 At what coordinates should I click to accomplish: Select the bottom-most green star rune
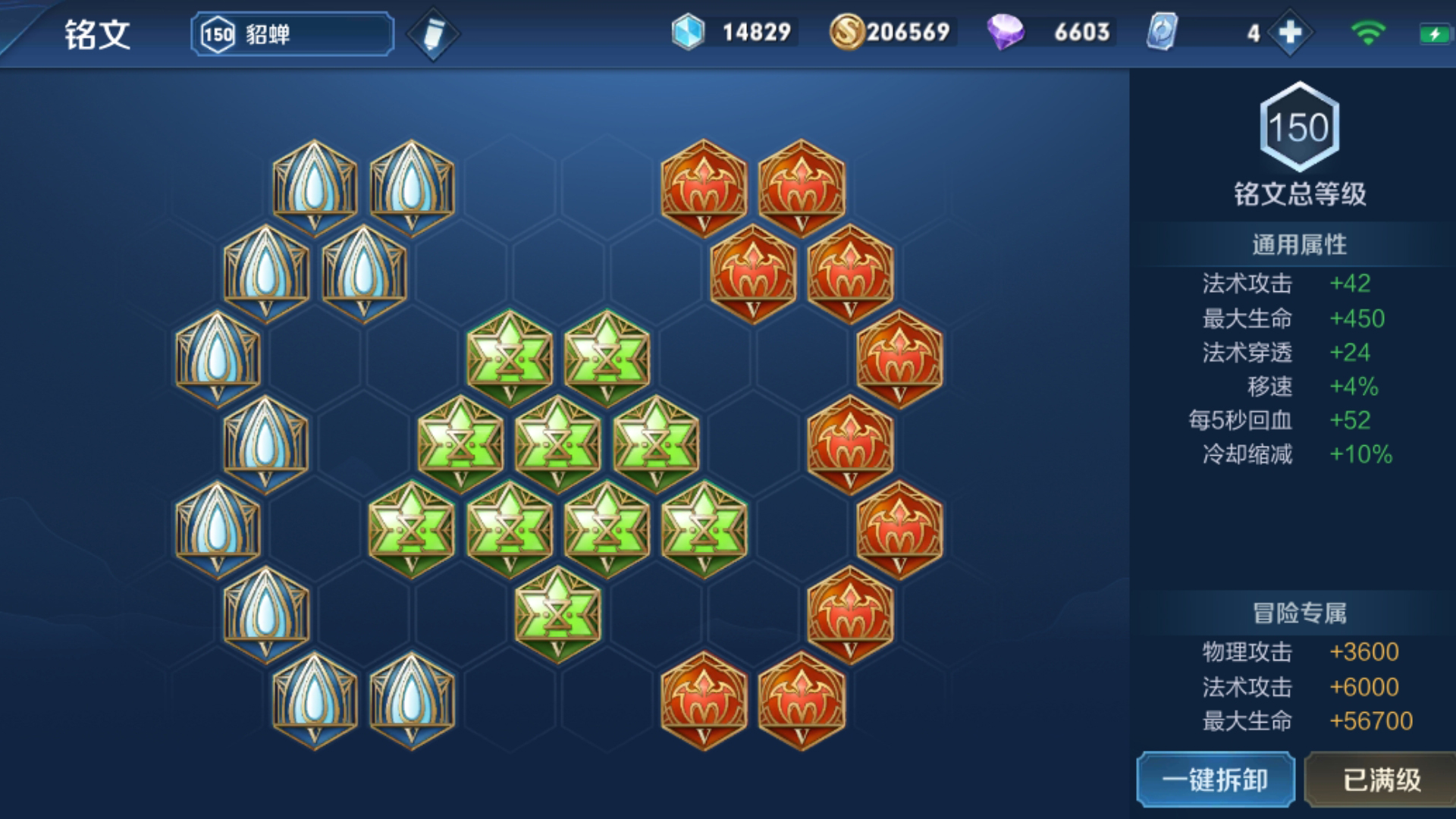(557, 613)
